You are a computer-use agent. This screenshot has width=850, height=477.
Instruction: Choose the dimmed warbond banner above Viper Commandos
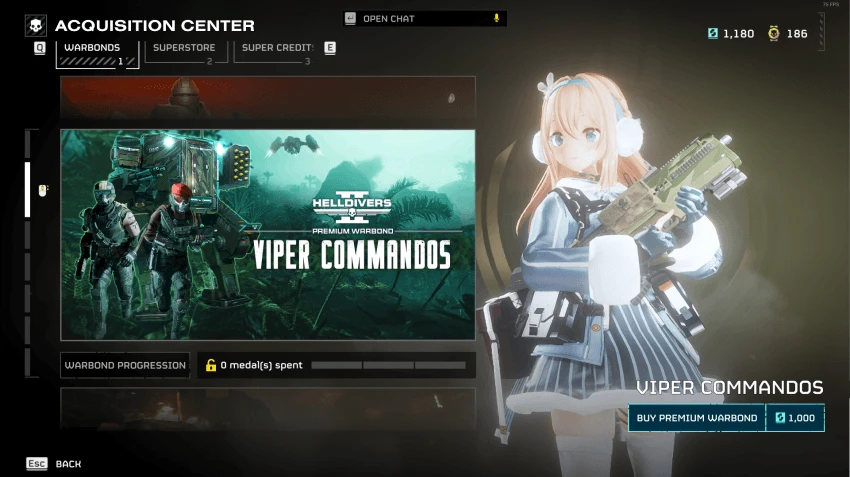tap(267, 97)
